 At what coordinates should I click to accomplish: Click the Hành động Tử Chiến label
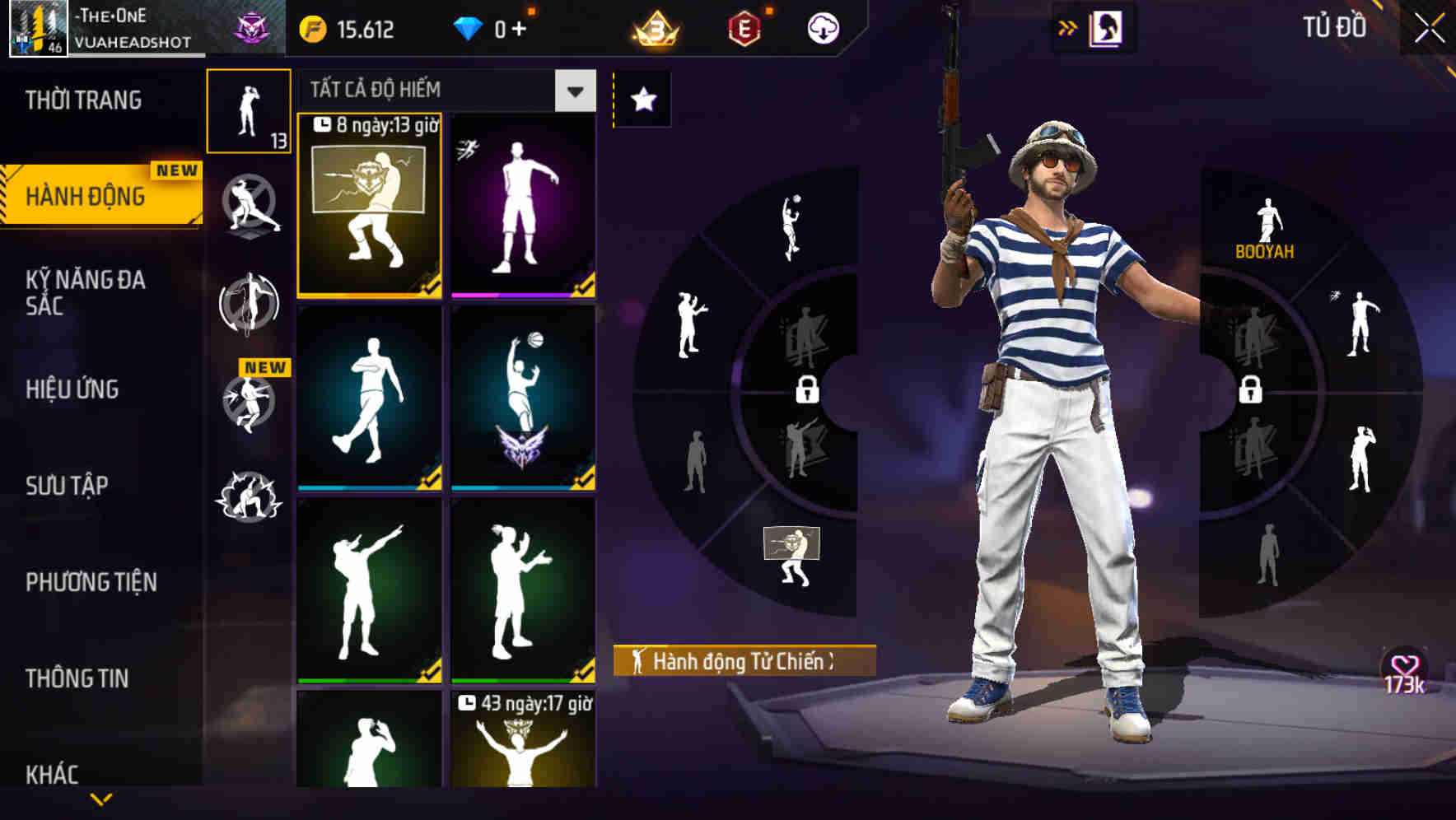(x=741, y=659)
